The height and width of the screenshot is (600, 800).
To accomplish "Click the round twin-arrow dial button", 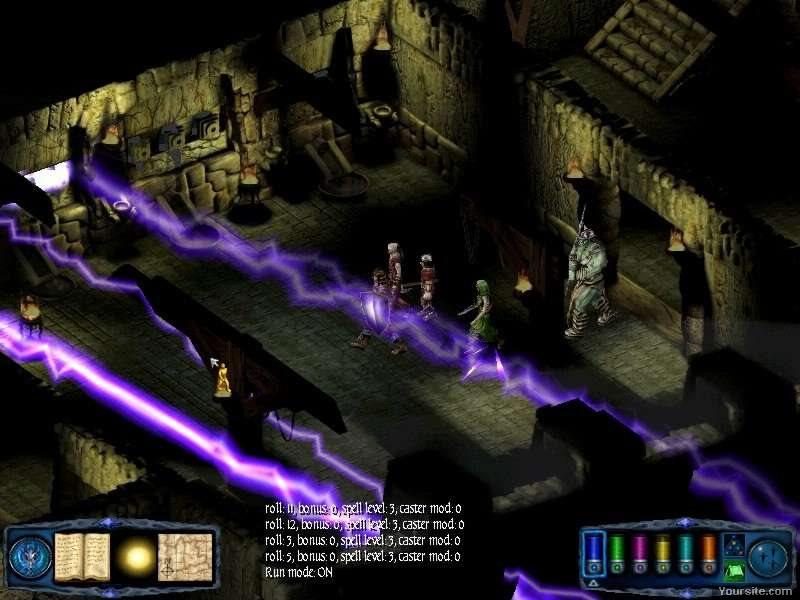I will coord(770,556).
